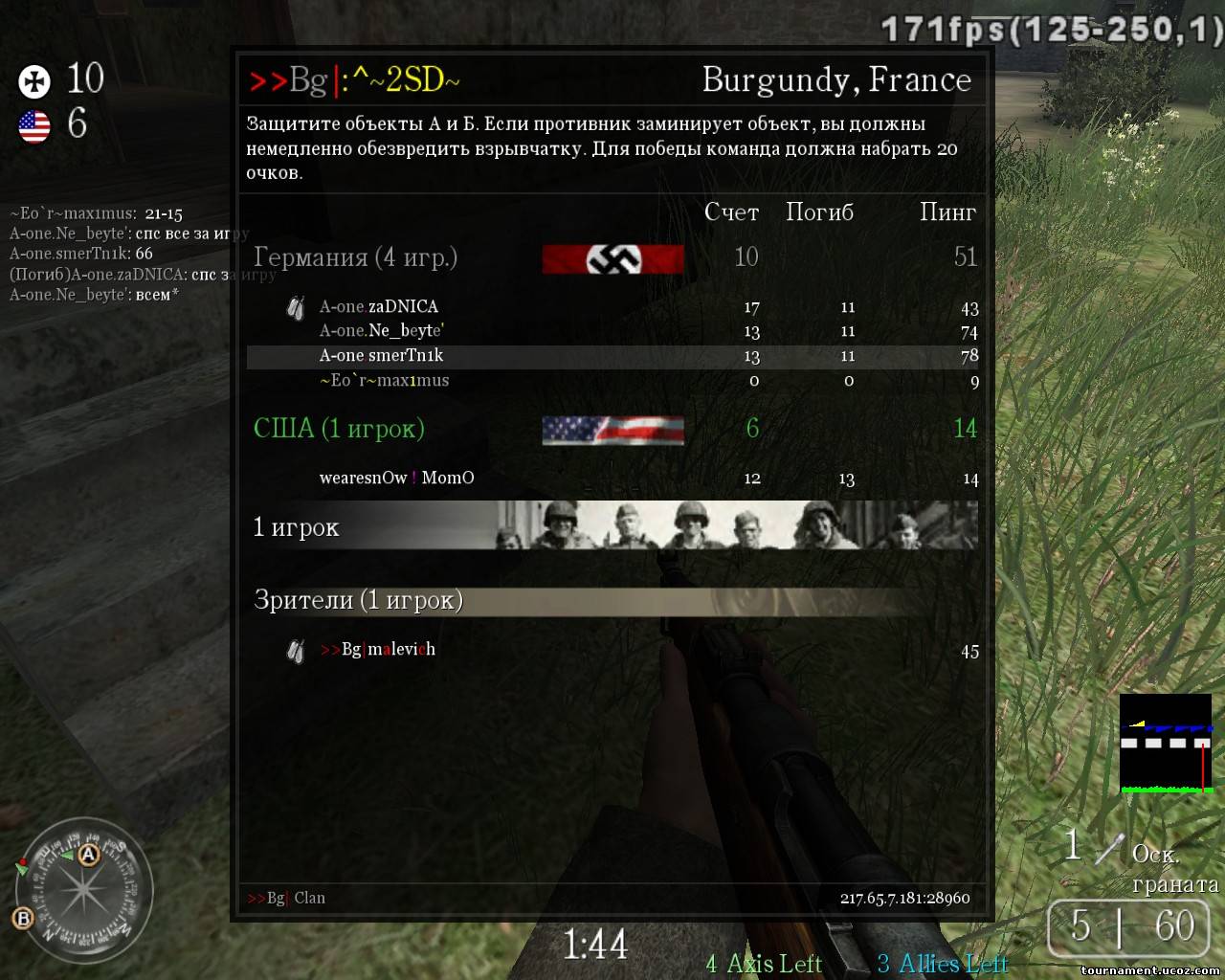Click the network lagometer graph

click(x=1166, y=745)
